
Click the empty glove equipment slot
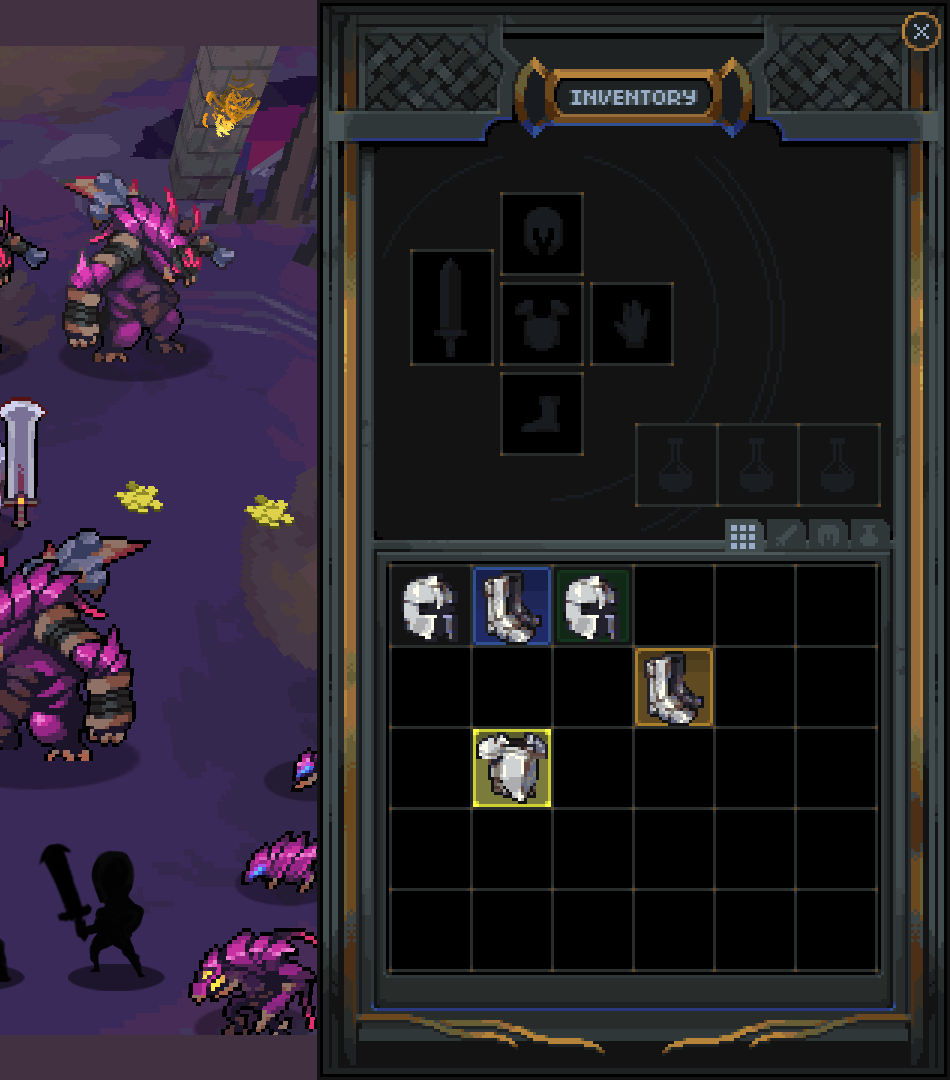632,324
